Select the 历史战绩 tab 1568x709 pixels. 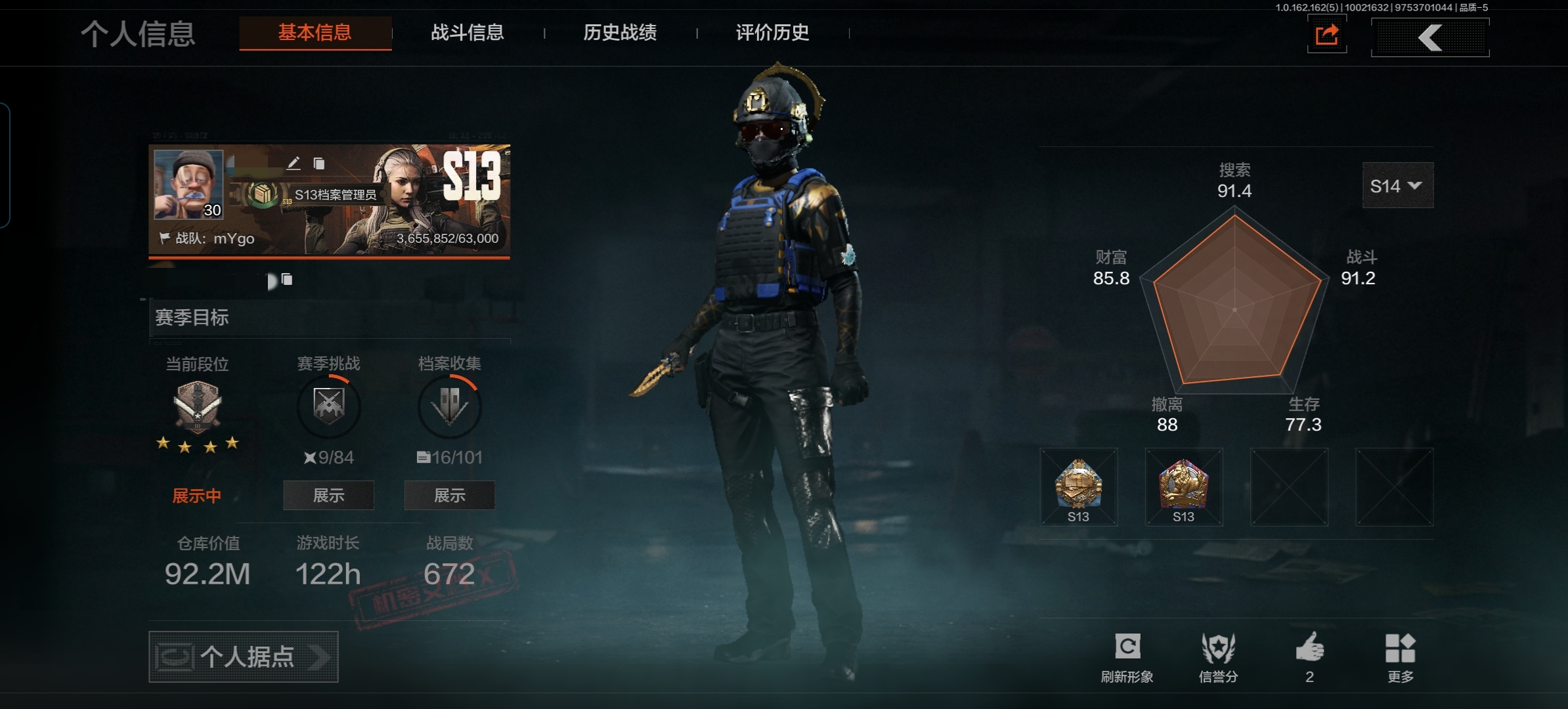pyautogui.click(x=620, y=33)
